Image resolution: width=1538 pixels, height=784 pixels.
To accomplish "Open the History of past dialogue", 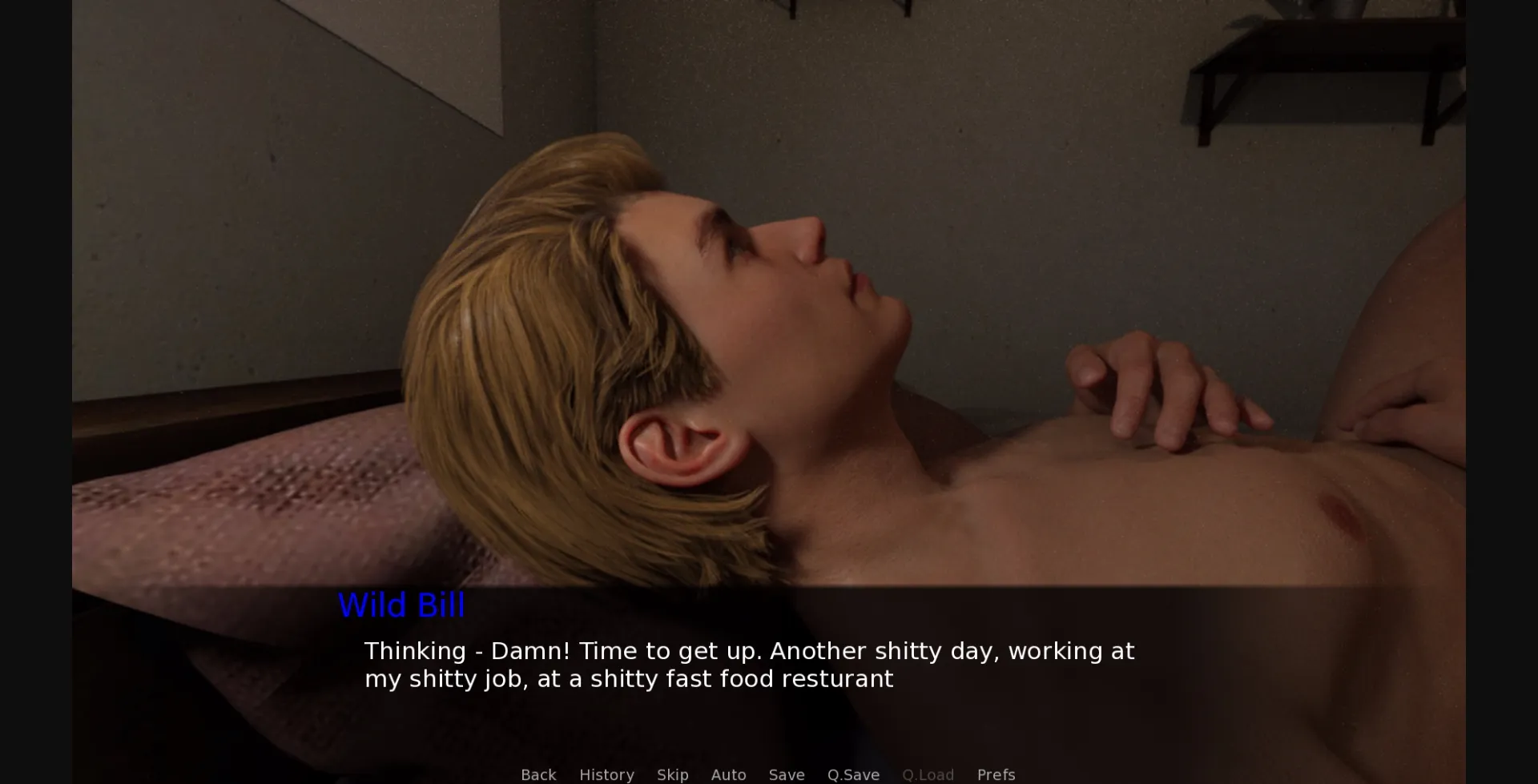I will (x=606, y=774).
